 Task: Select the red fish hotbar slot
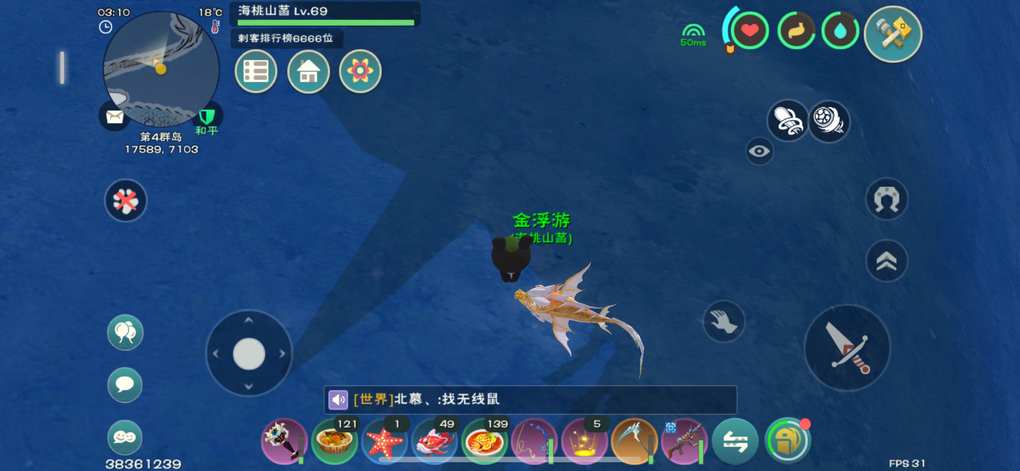pyautogui.click(x=435, y=441)
